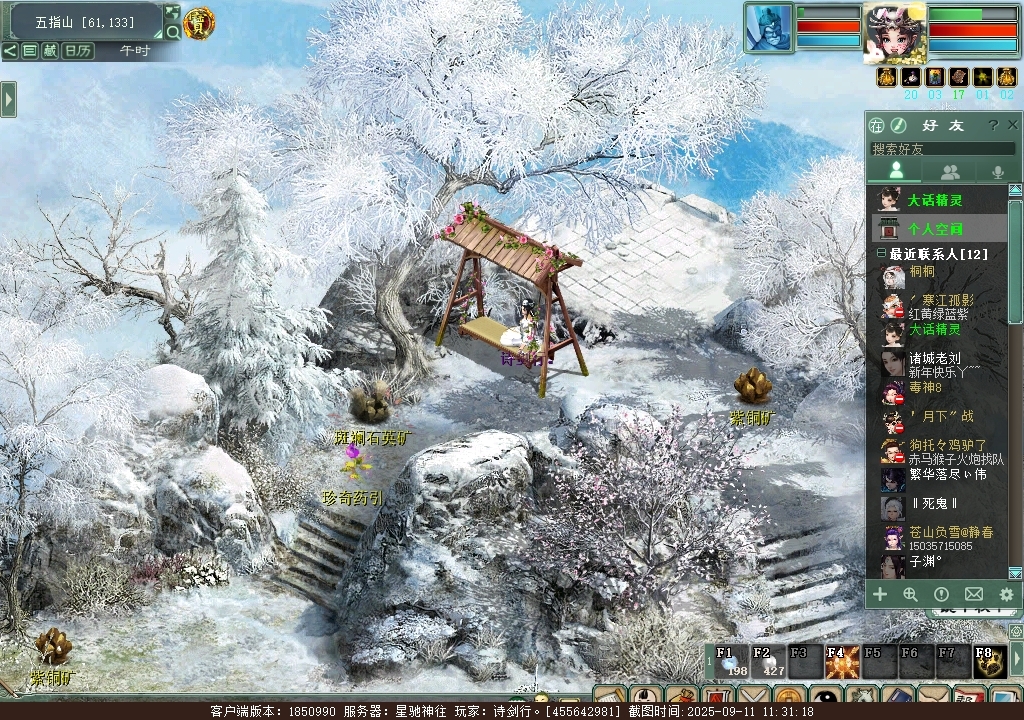The height and width of the screenshot is (720, 1024).
Task: Click the add friend plus button
Action: (880, 594)
